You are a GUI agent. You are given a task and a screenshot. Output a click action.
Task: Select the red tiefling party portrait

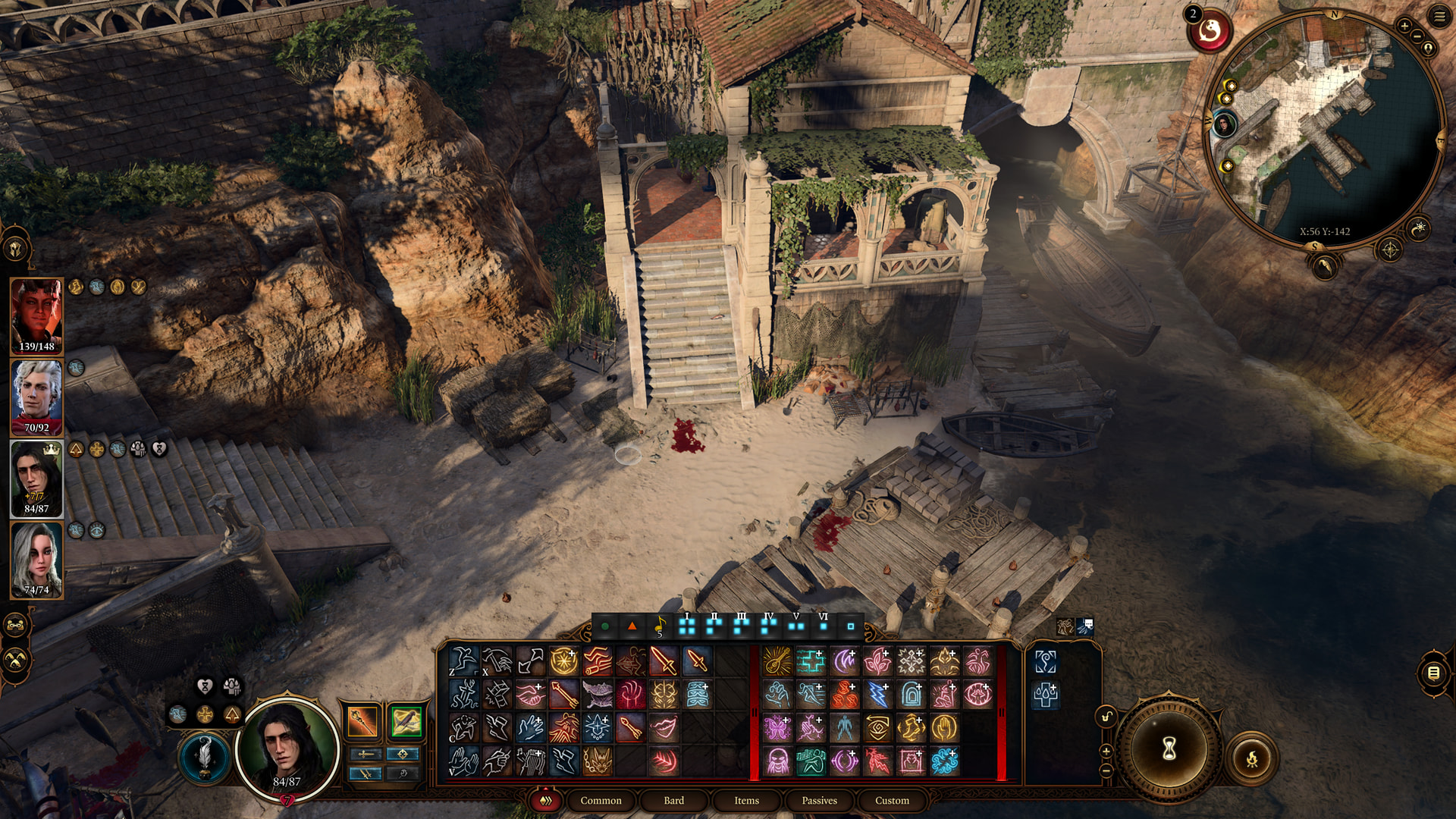pos(36,315)
